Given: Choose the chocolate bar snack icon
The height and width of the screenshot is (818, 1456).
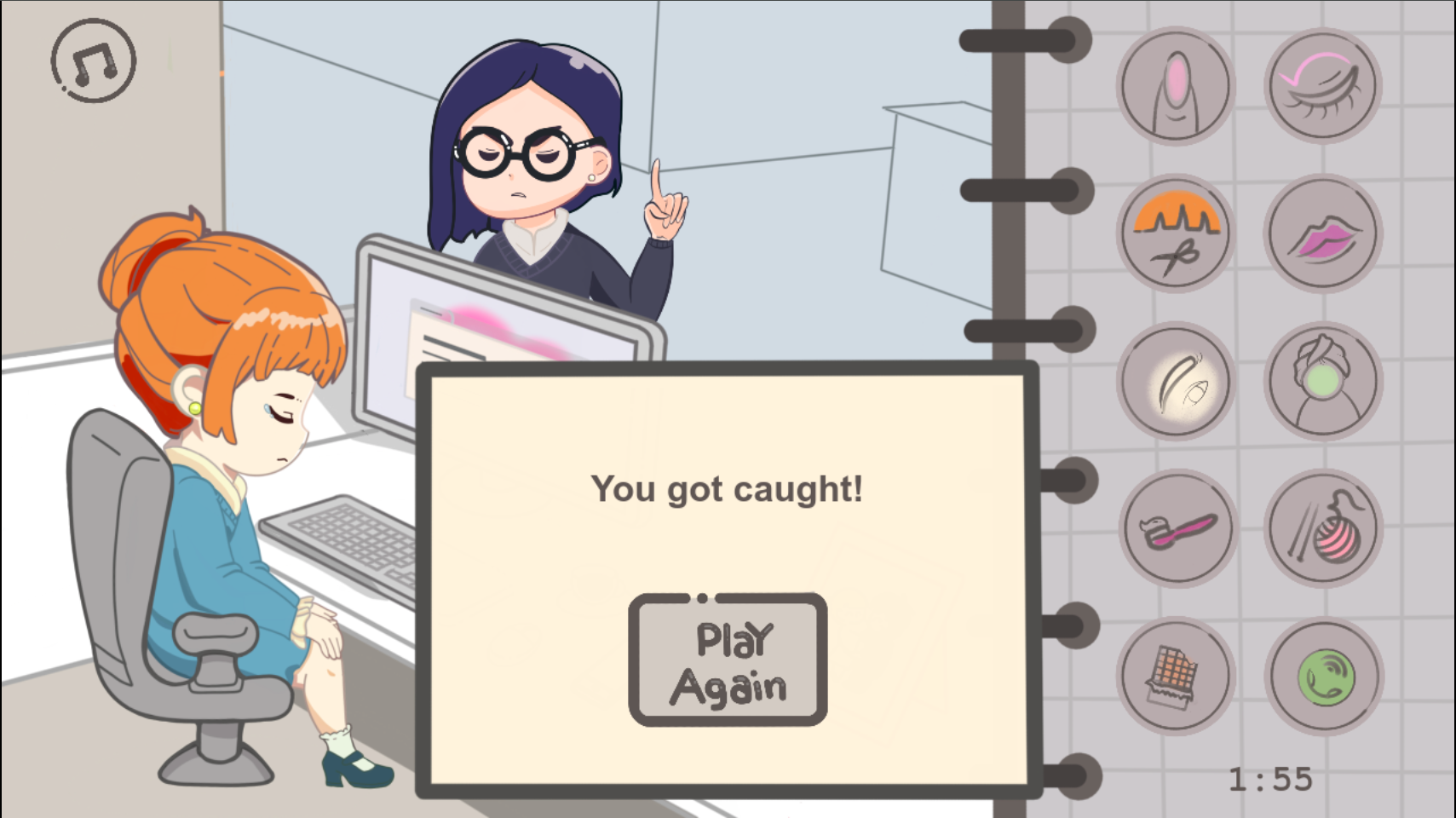Looking at the screenshot, I should (x=1174, y=676).
